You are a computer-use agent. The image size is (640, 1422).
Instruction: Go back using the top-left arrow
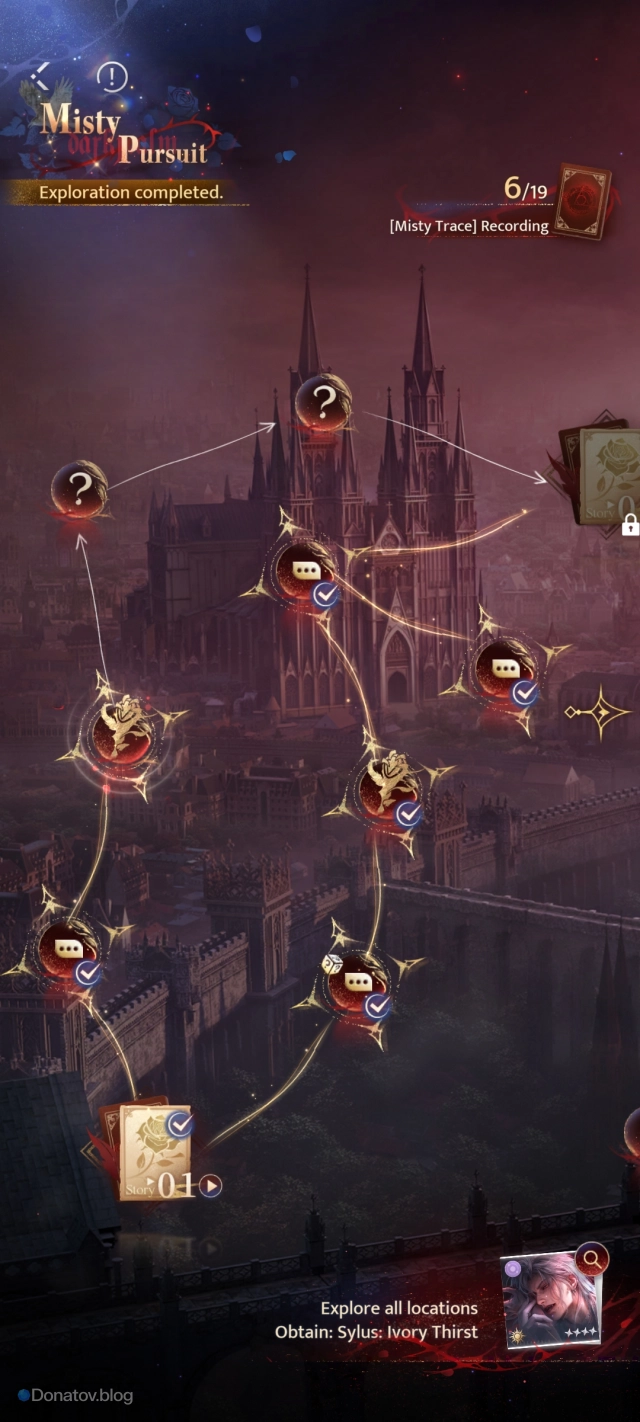[x=40, y=74]
